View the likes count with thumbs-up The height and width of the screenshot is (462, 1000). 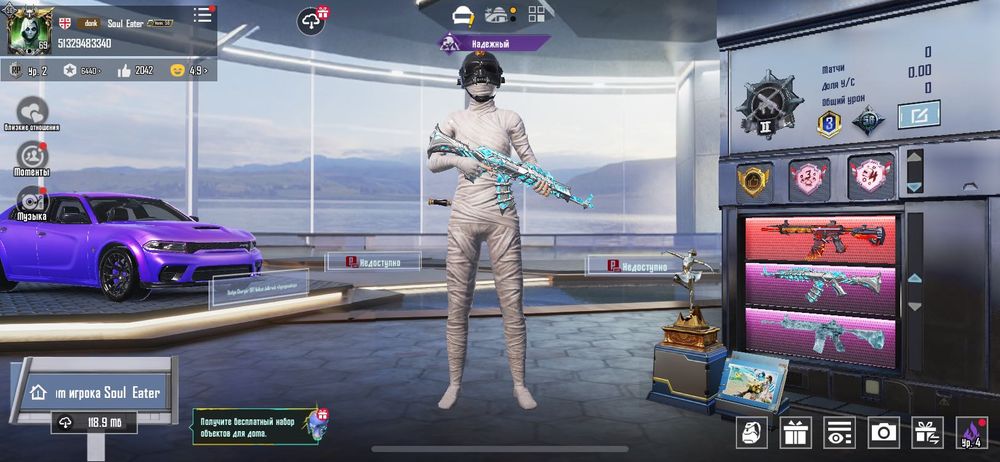pyautogui.click(x=135, y=71)
